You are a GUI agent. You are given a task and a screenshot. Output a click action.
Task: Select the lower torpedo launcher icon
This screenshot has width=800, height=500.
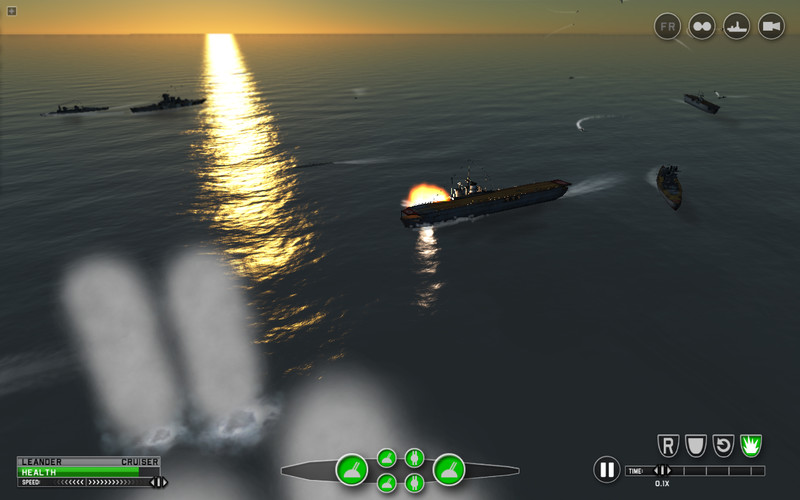coord(414,483)
